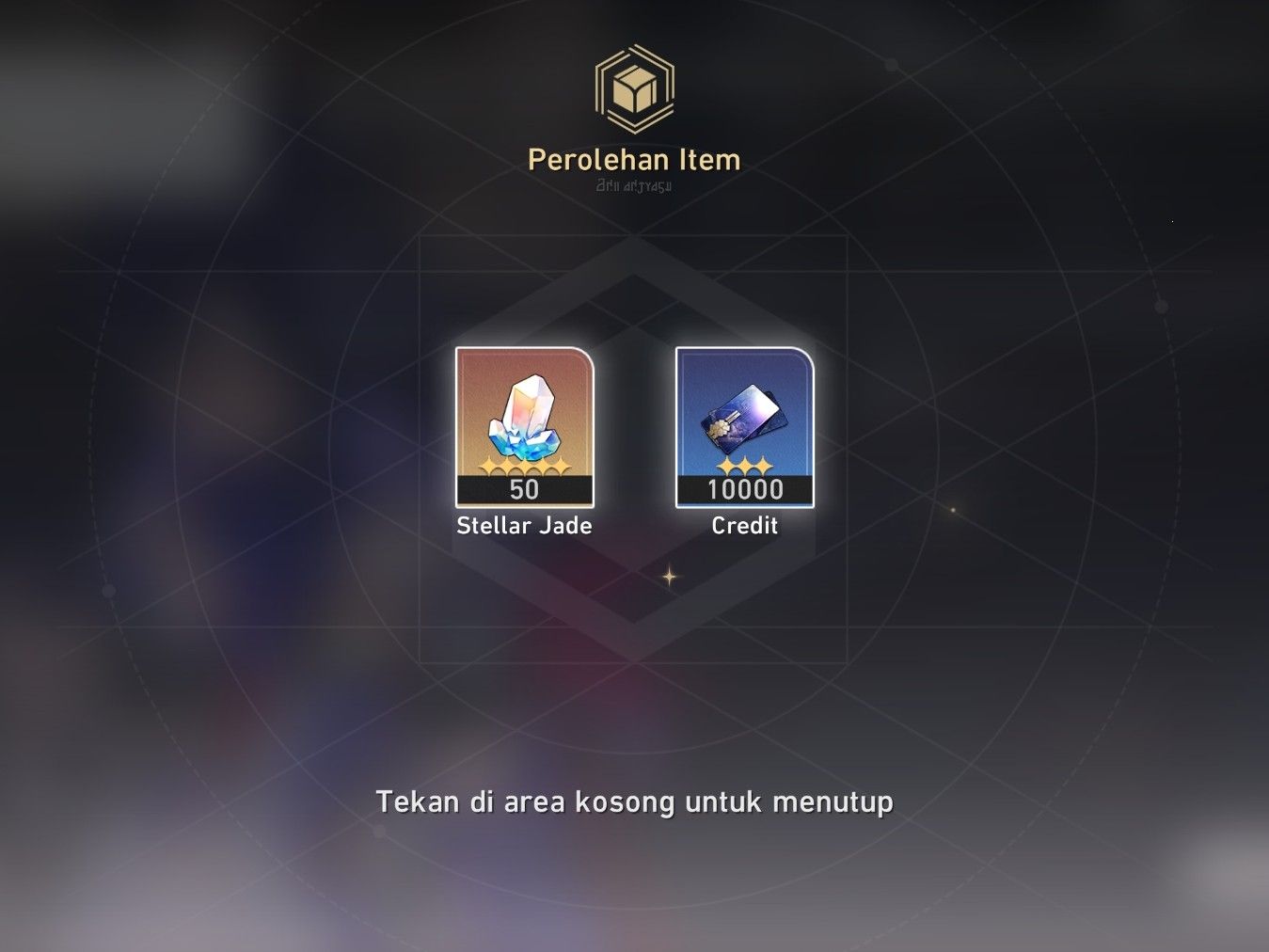1269x952 pixels.
Task: Click the Credit label text
Action: [x=744, y=526]
